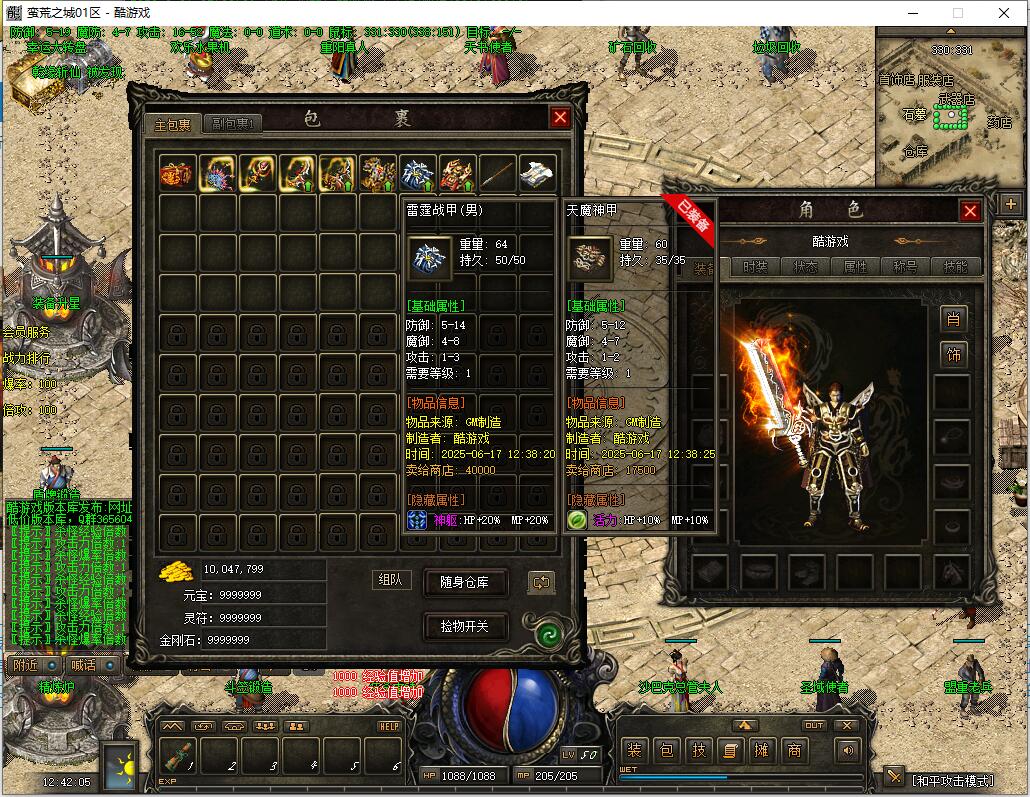
Task: Open the 随身仓库 portable storage
Action: (x=466, y=582)
